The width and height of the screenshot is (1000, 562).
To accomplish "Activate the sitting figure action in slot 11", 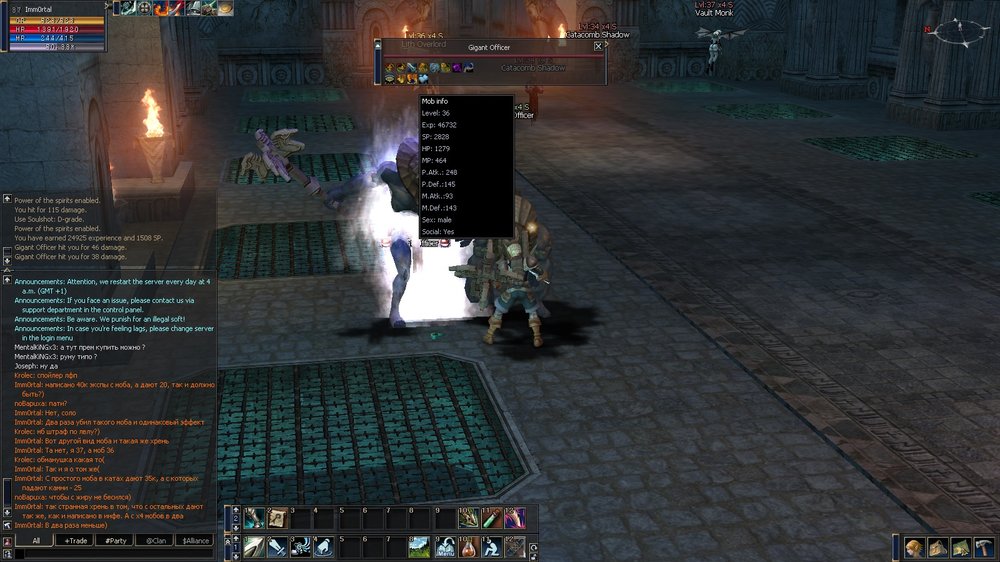I will tap(491, 547).
